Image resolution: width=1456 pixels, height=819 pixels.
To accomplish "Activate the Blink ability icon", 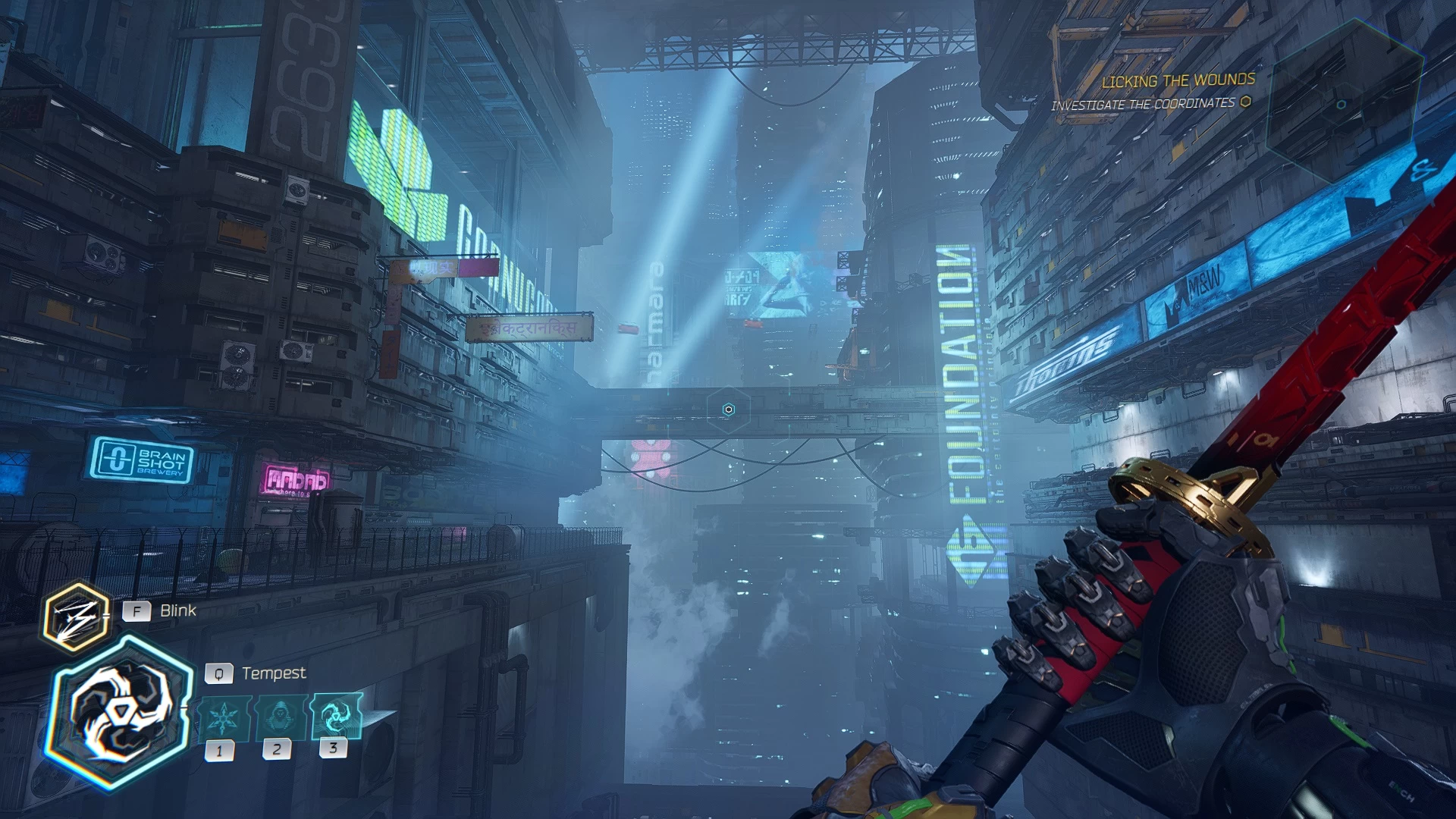I will tap(74, 617).
